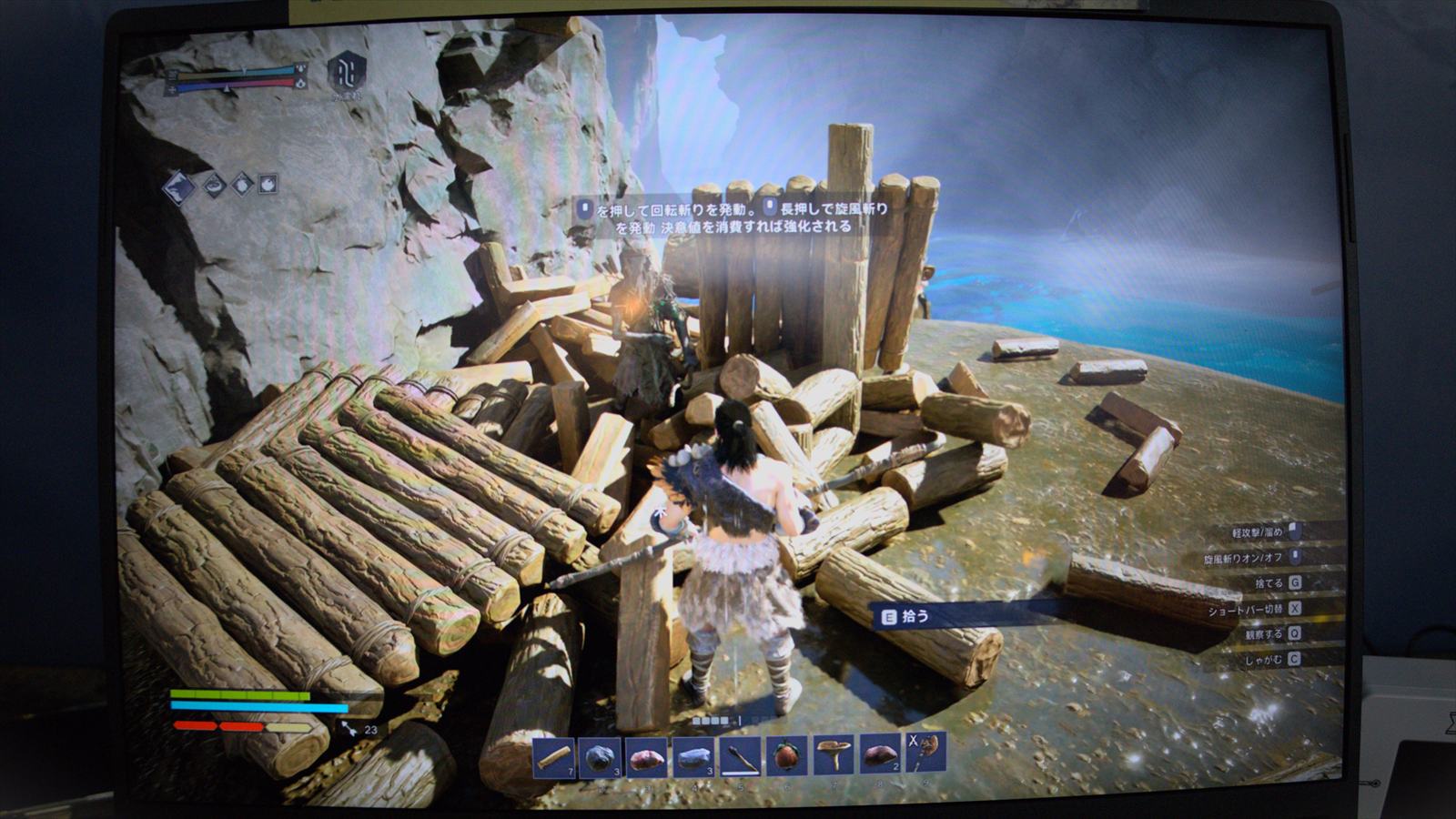Select the dark round stone hotbar slot

pos(600,756)
